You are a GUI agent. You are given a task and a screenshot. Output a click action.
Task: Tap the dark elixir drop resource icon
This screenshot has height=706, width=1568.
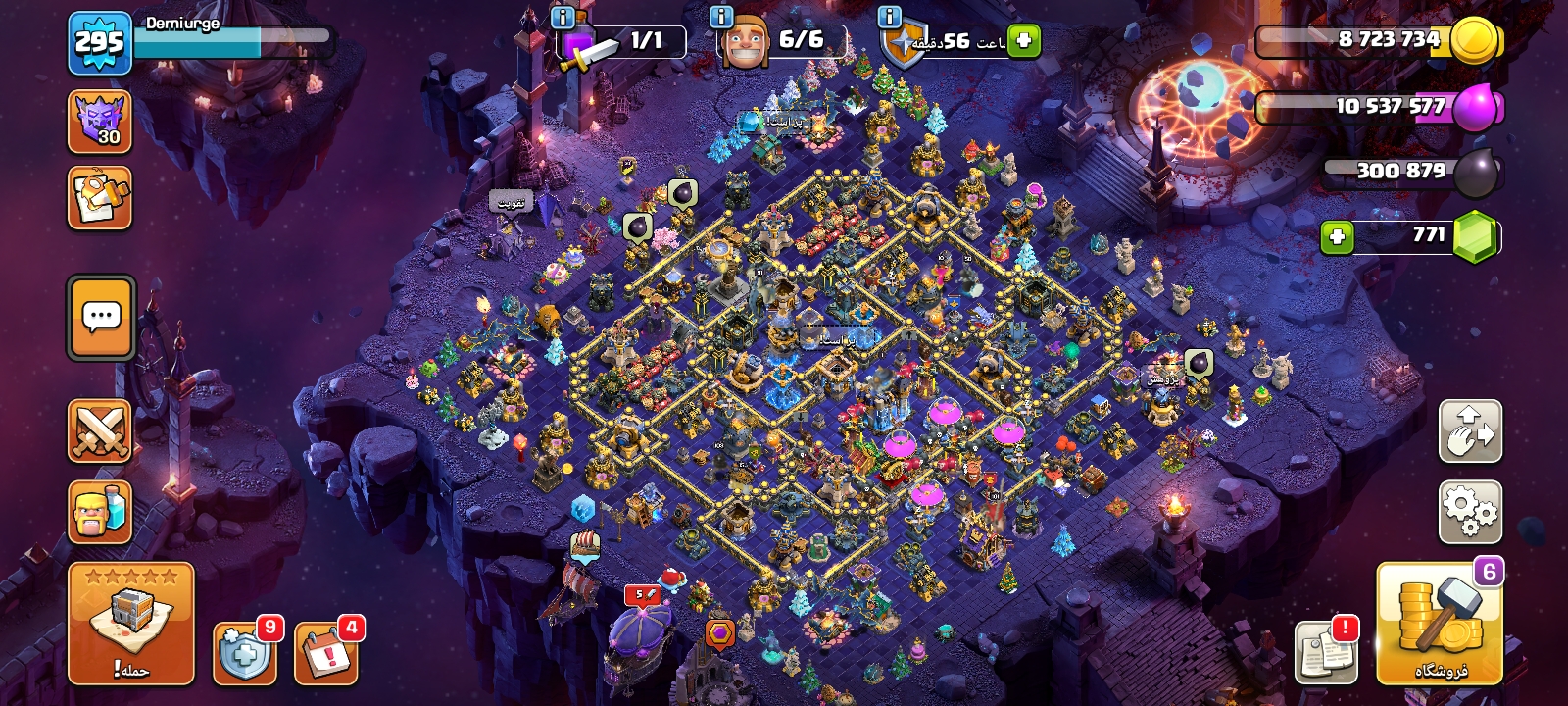[1477, 173]
